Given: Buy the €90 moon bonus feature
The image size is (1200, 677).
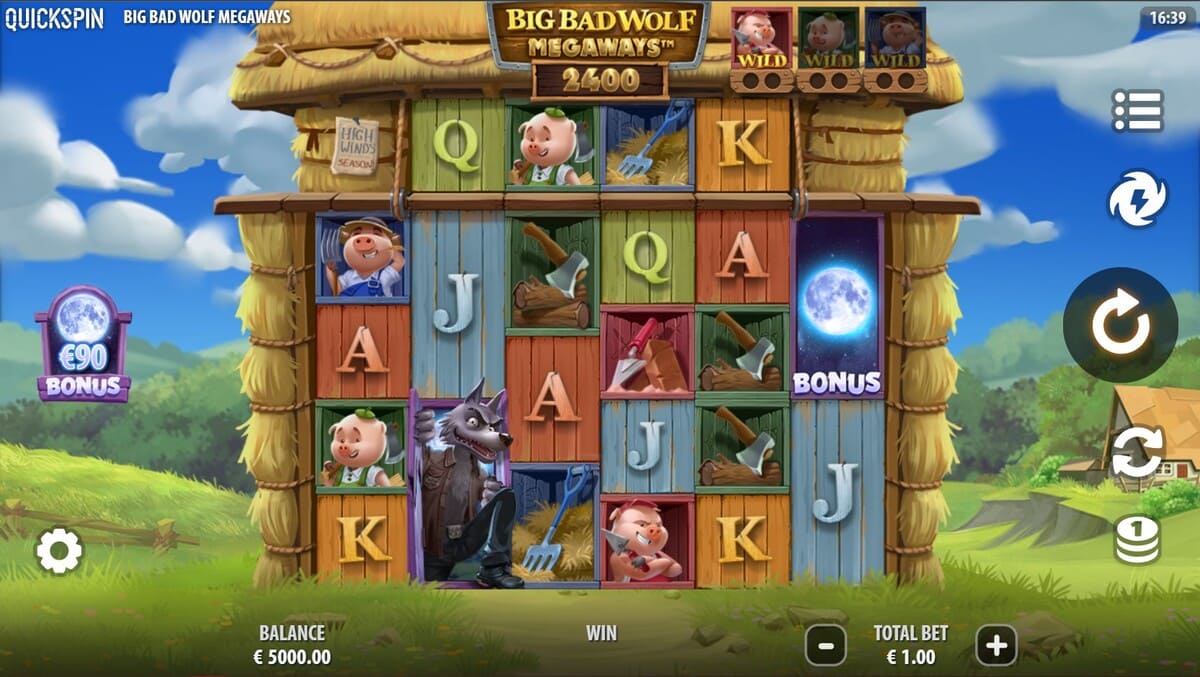Looking at the screenshot, I should [x=83, y=344].
